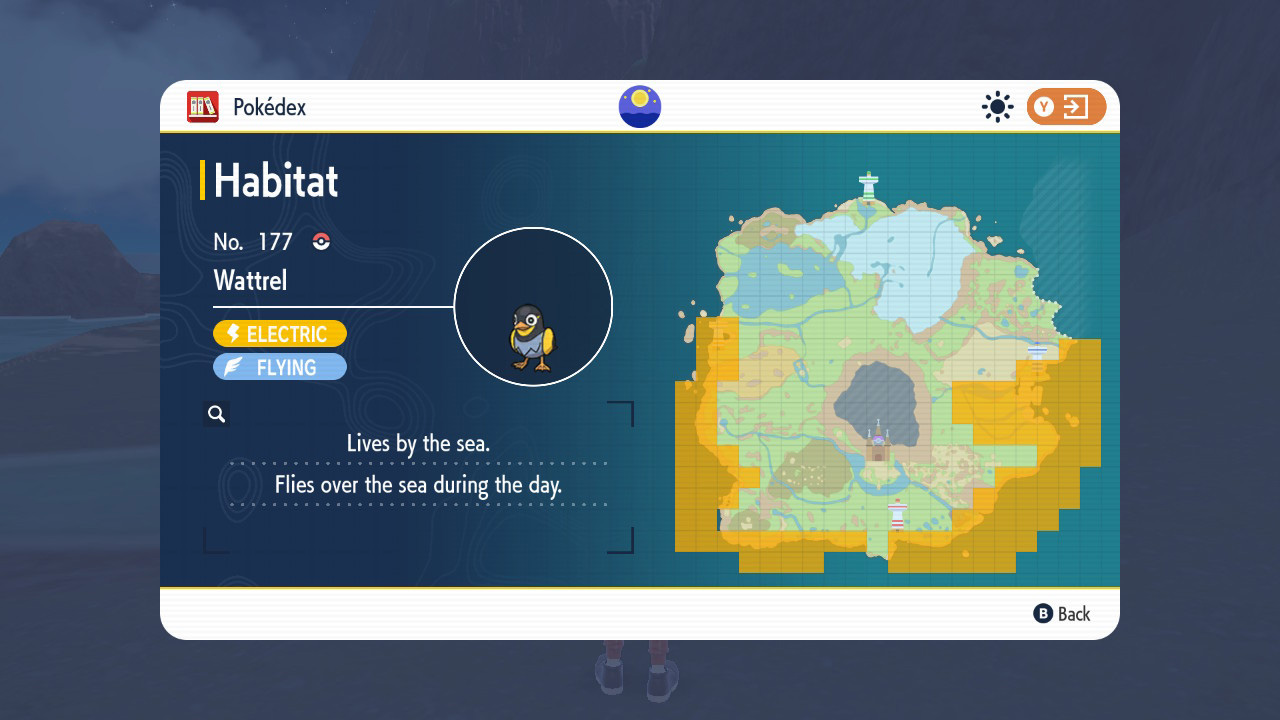Select the FLYING type badge
The image size is (1280, 720).
pyautogui.click(x=279, y=366)
